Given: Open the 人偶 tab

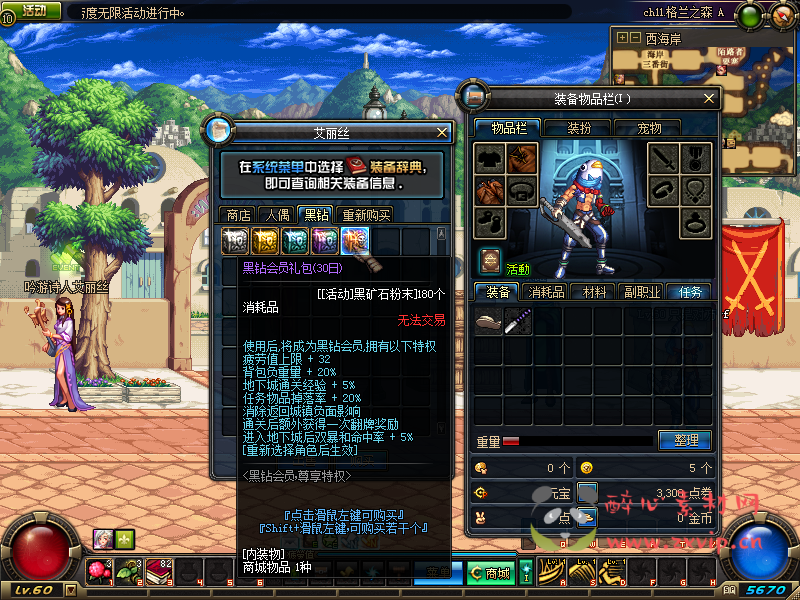Looking at the screenshot, I should (x=277, y=214).
